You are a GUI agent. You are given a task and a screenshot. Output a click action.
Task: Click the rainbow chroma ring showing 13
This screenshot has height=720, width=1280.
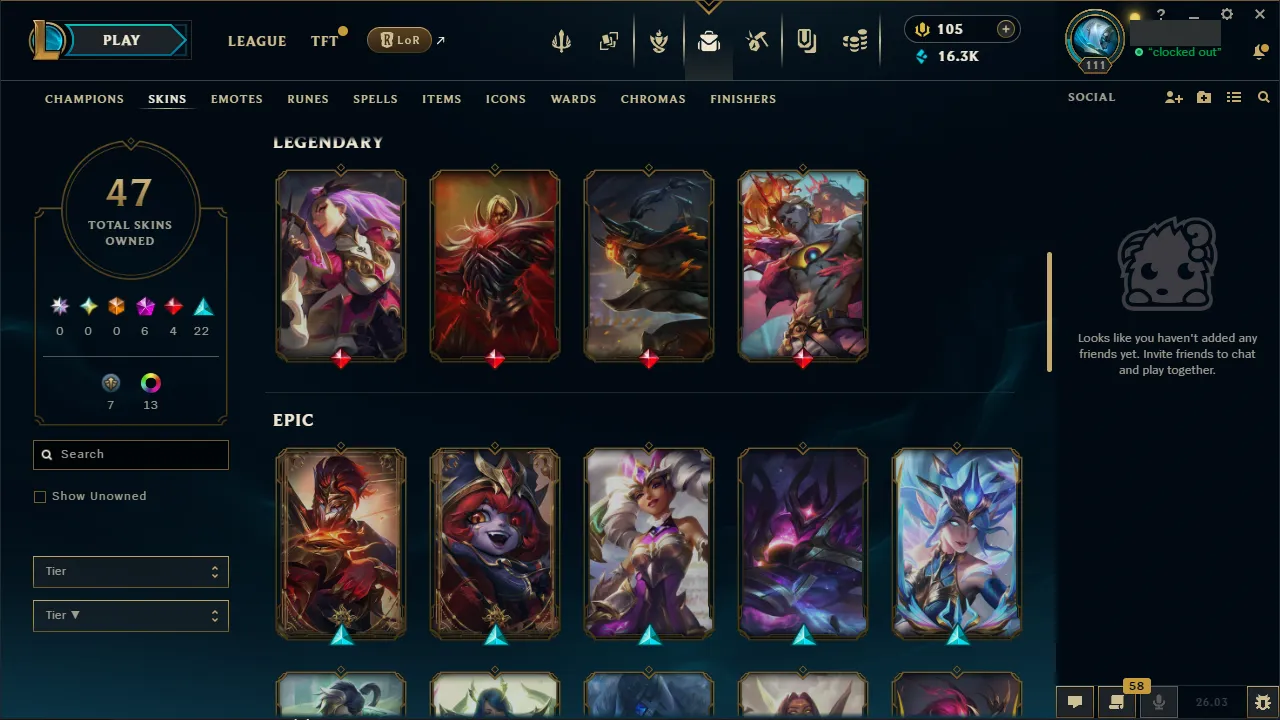click(x=150, y=382)
